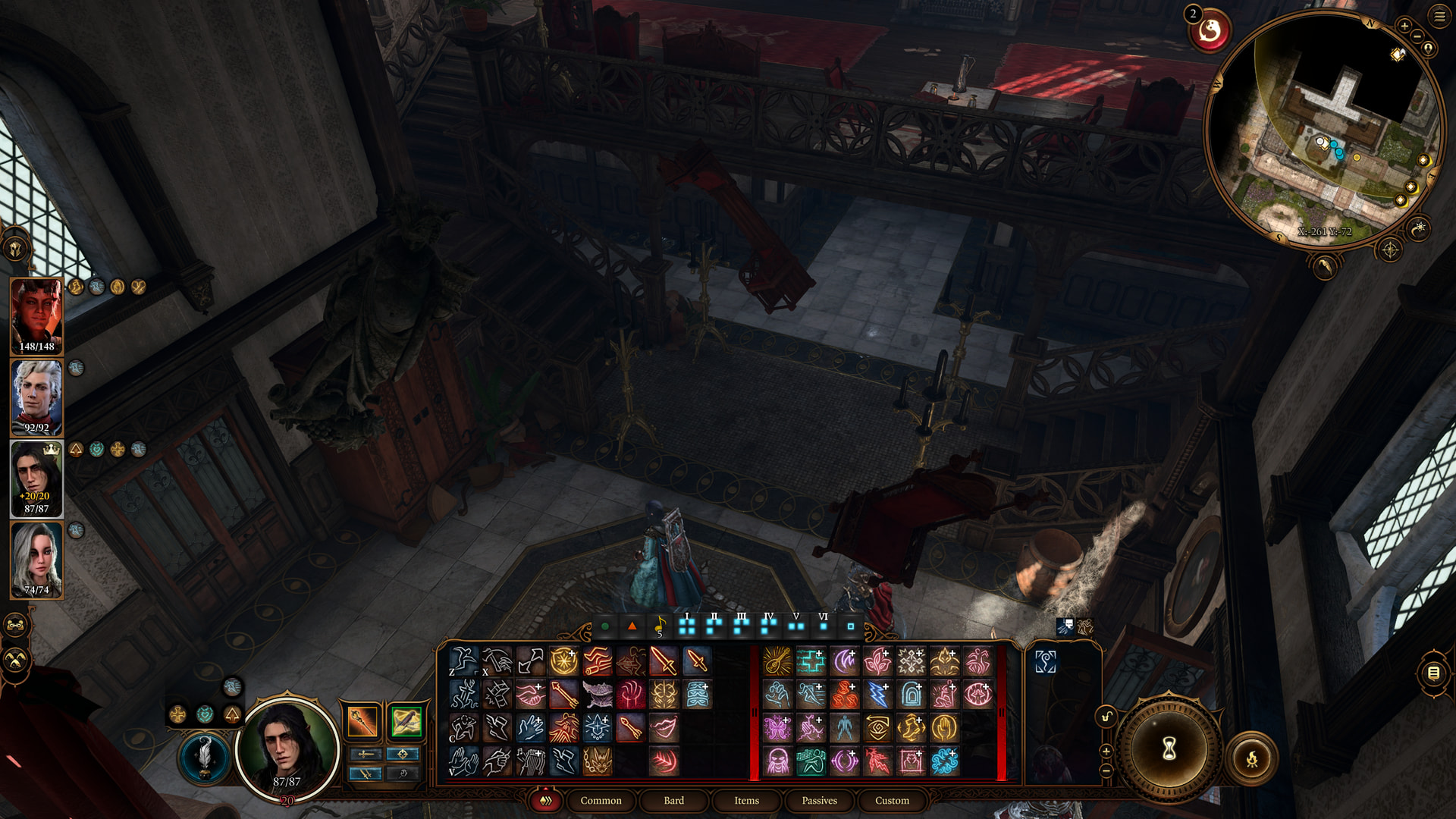Cast the pink butterfly spell
The height and width of the screenshot is (819, 1456).
tap(777, 728)
